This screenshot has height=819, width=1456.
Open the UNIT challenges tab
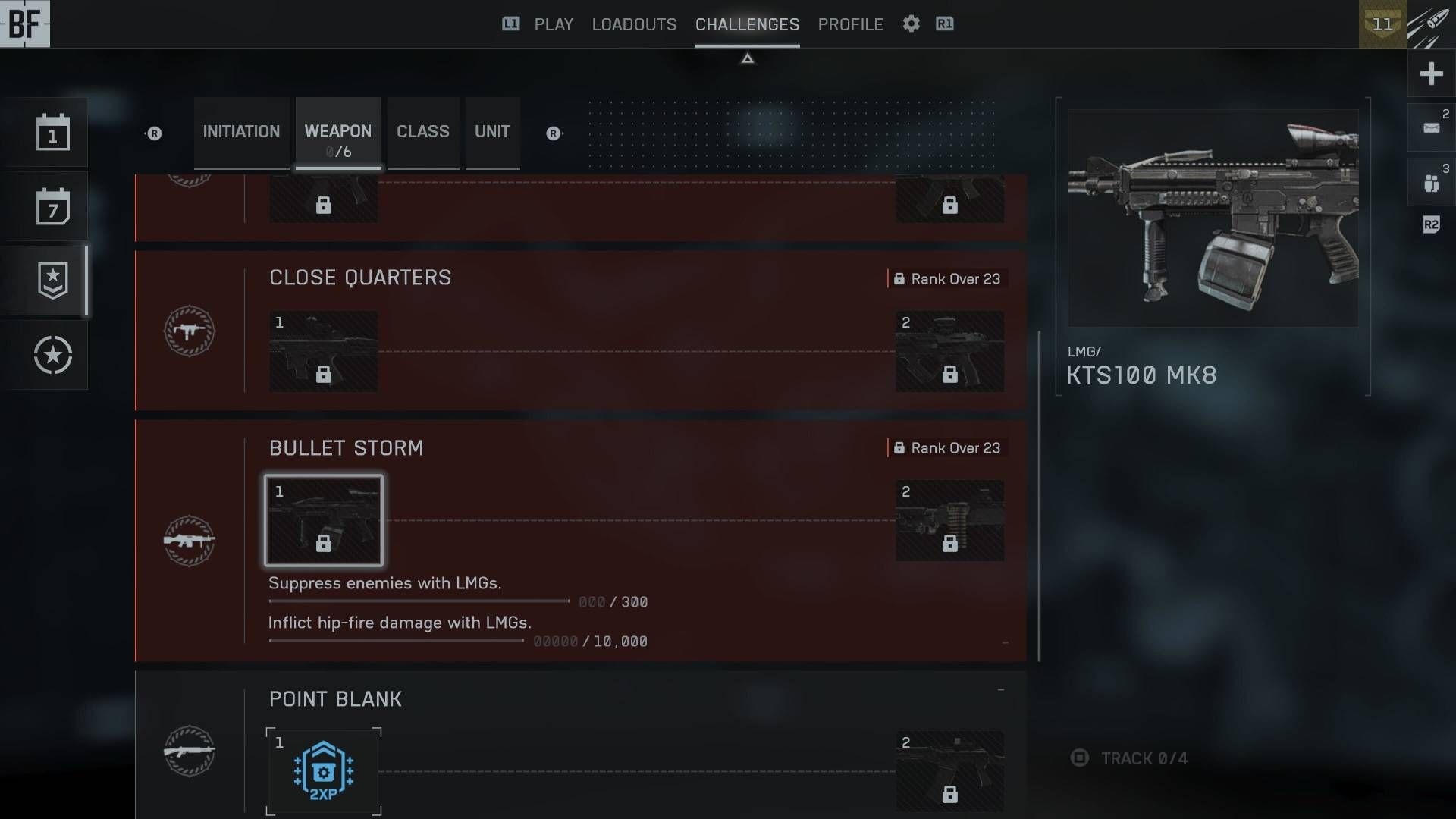(x=492, y=132)
